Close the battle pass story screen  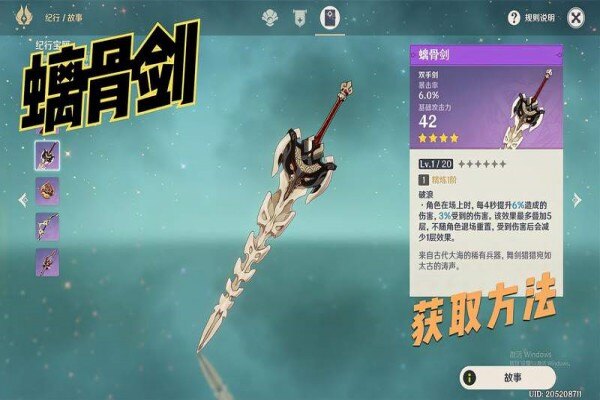coord(575,17)
